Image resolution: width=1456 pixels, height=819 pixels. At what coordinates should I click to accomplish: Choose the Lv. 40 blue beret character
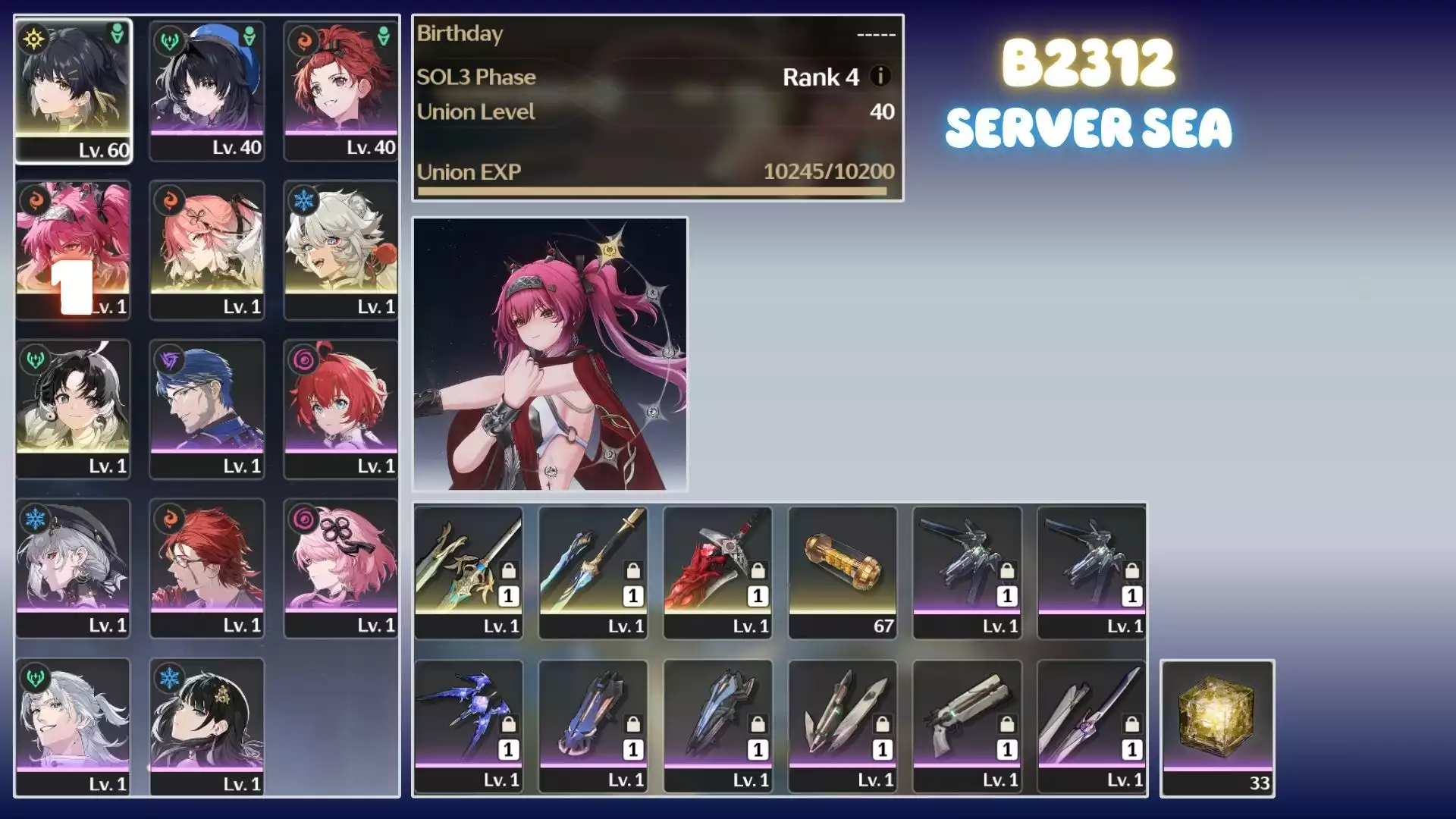pyautogui.click(x=207, y=90)
